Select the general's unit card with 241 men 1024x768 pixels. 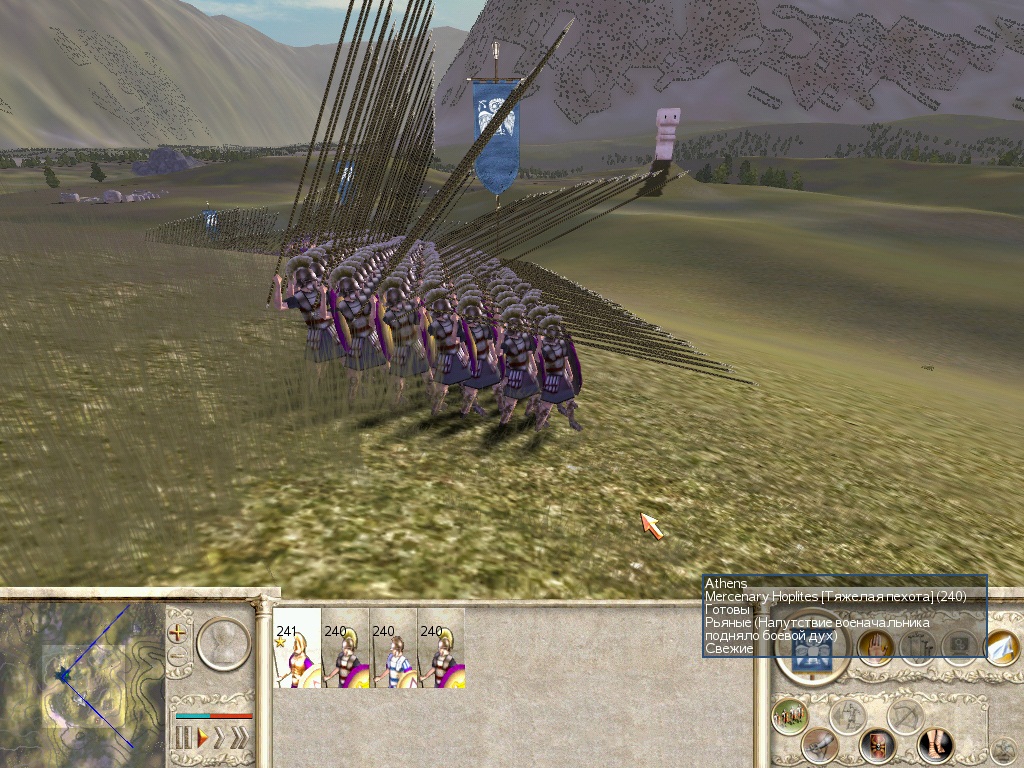(x=297, y=648)
